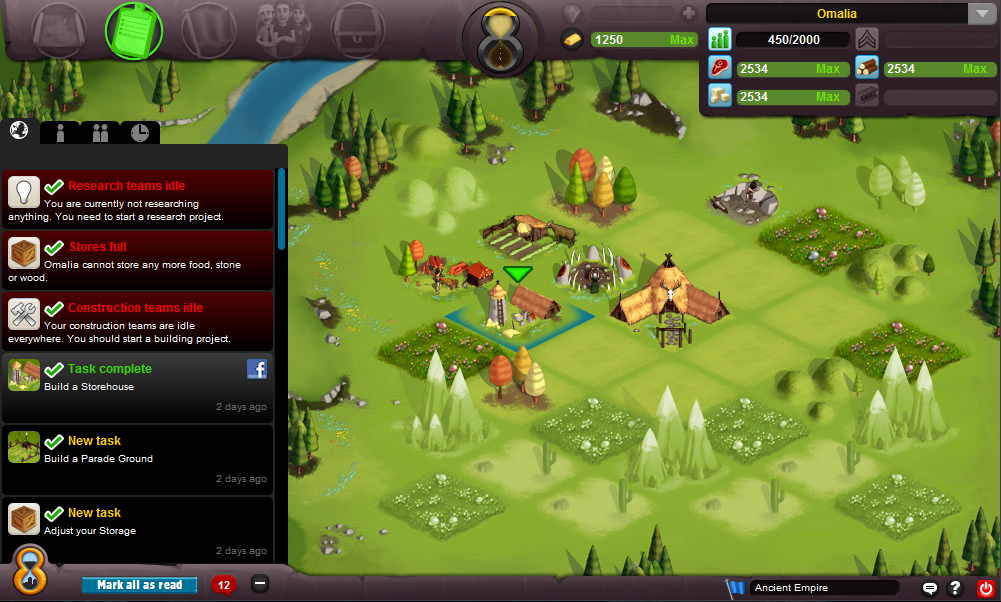Open the world map icon in top bar
This screenshot has width=1001, height=602.
[x=59, y=29]
